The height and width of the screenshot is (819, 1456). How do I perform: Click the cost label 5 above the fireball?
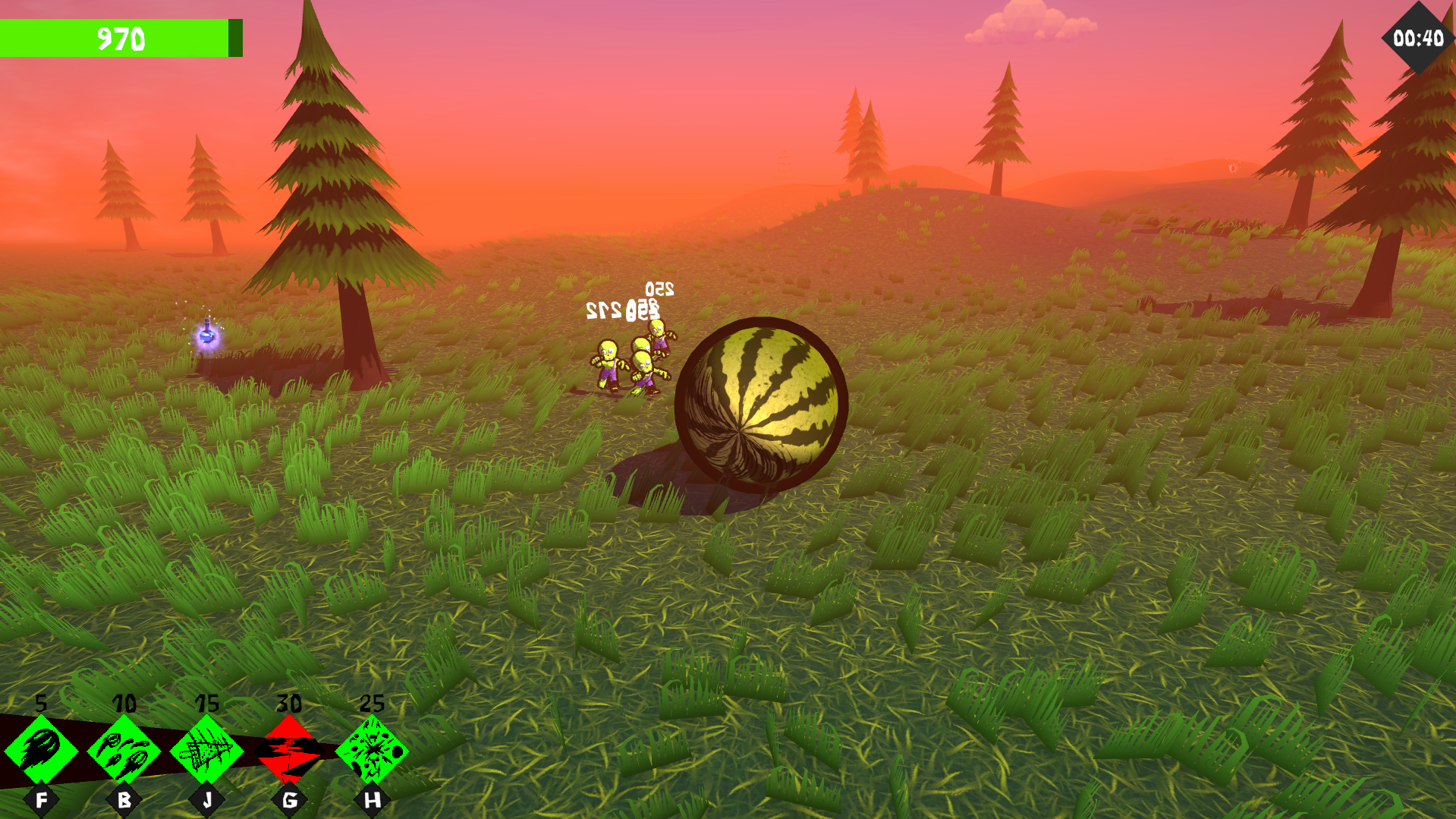point(42,704)
